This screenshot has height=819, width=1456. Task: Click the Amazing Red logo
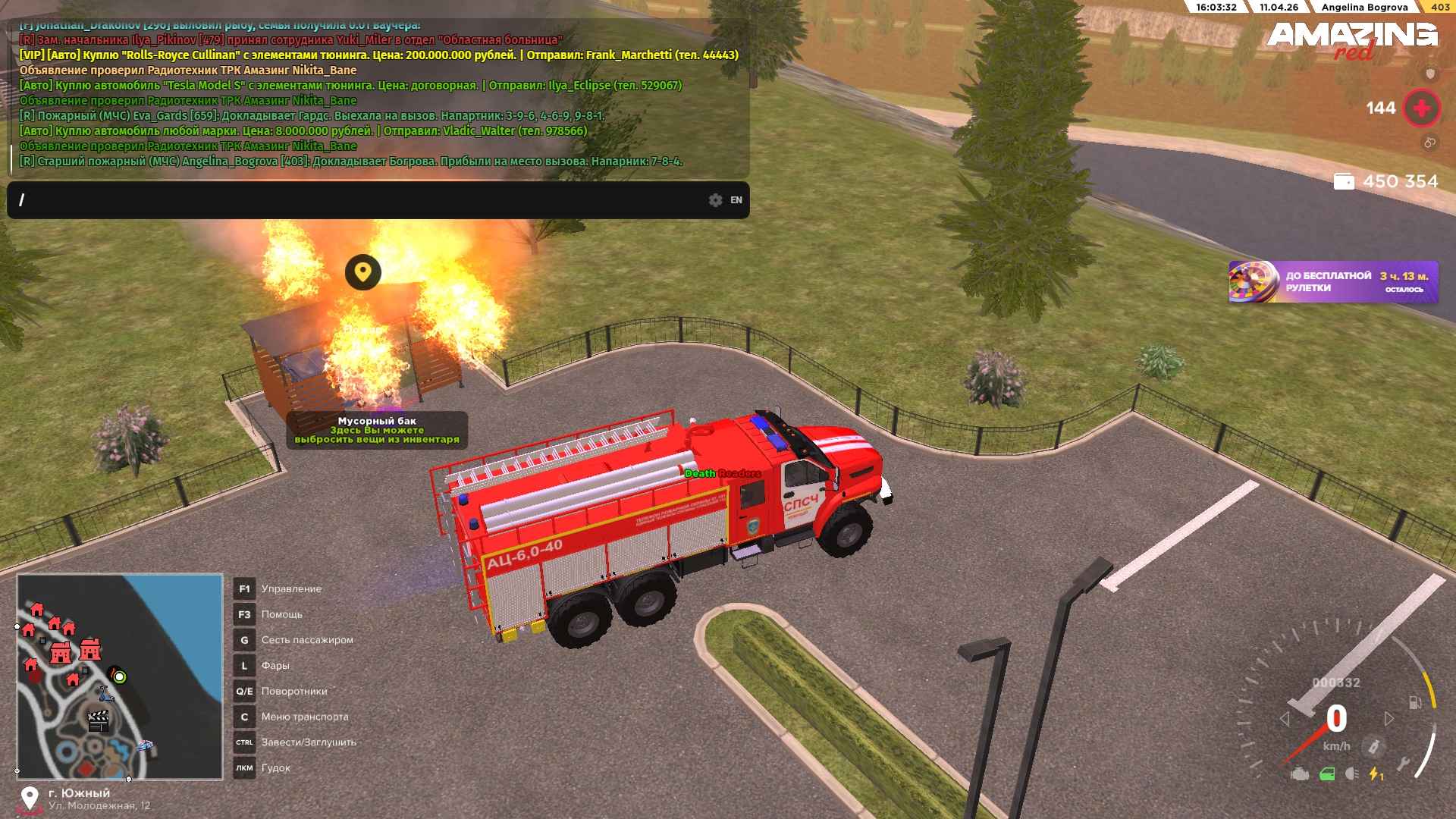[x=1352, y=39]
